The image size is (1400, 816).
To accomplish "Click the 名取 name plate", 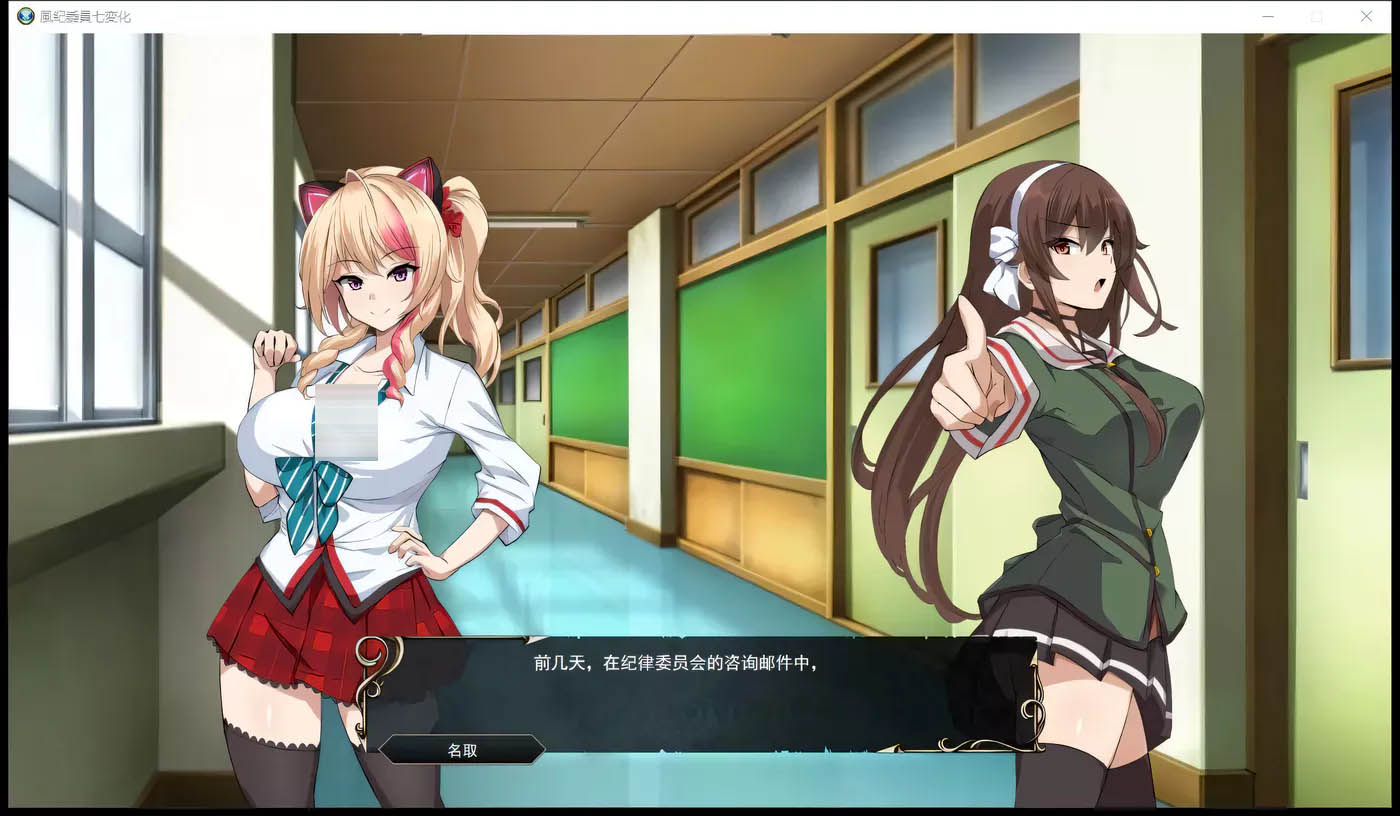I will click(x=463, y=749).
